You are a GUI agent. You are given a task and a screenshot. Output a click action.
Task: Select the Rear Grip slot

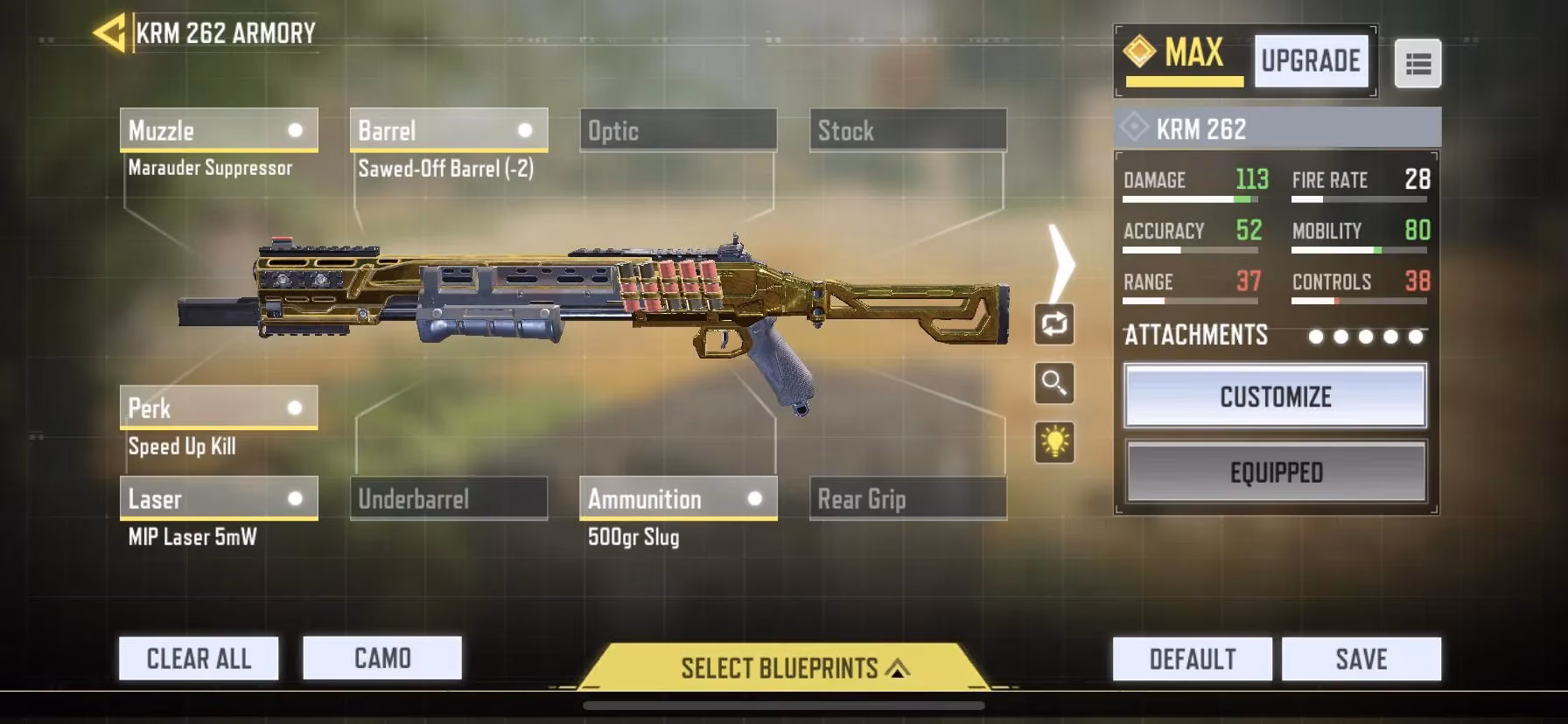[906, 498]
